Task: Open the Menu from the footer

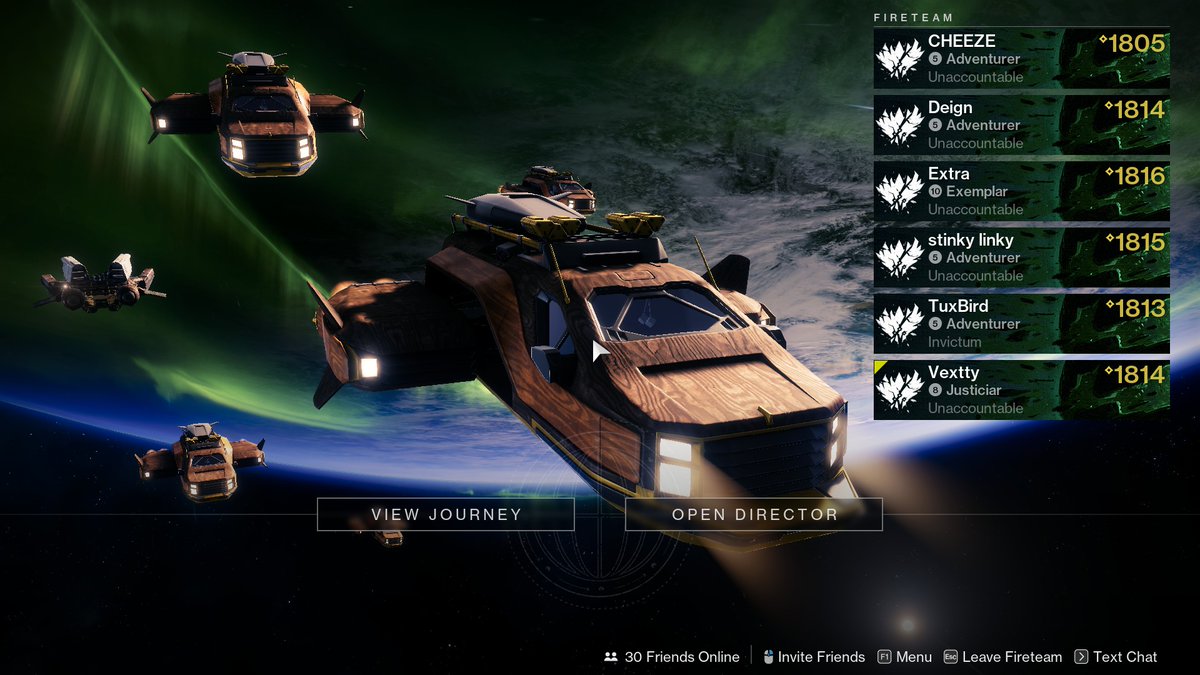Action: click(904, 657)
